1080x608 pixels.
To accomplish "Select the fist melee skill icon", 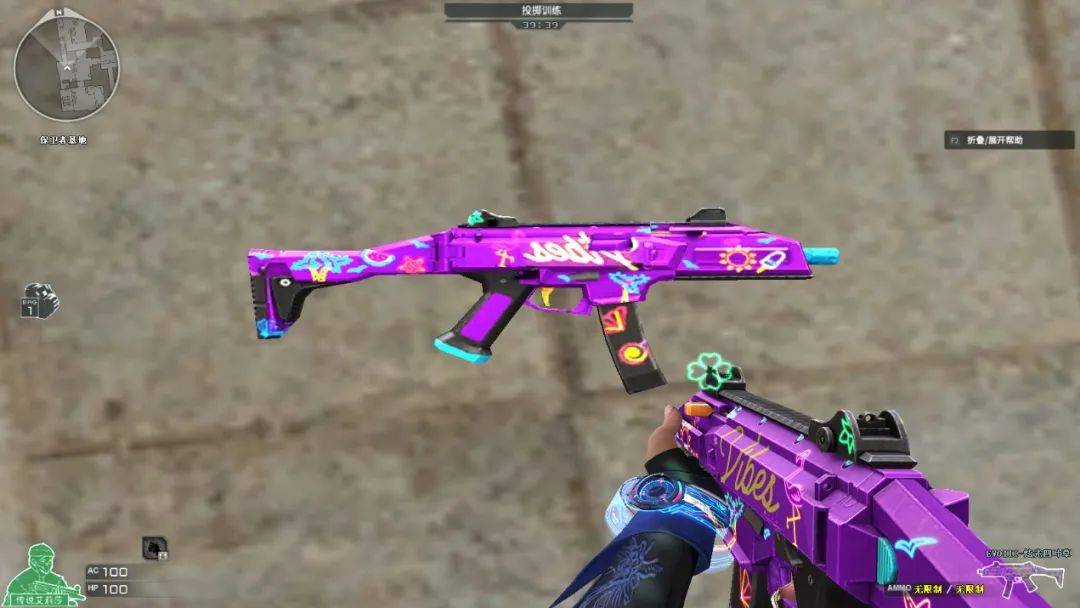I will [40, 300].
